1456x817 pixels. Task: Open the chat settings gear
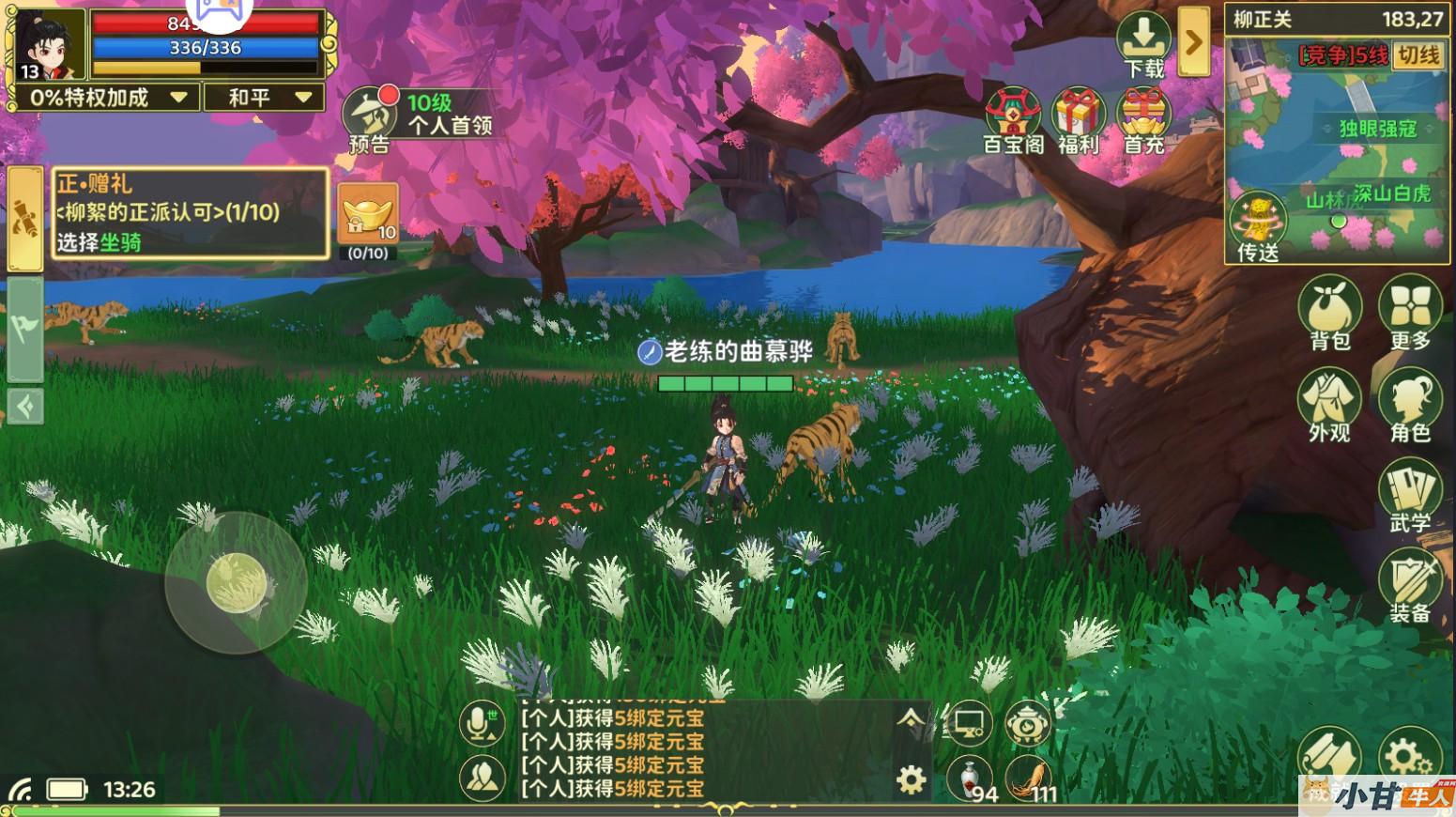coord(911,779)
